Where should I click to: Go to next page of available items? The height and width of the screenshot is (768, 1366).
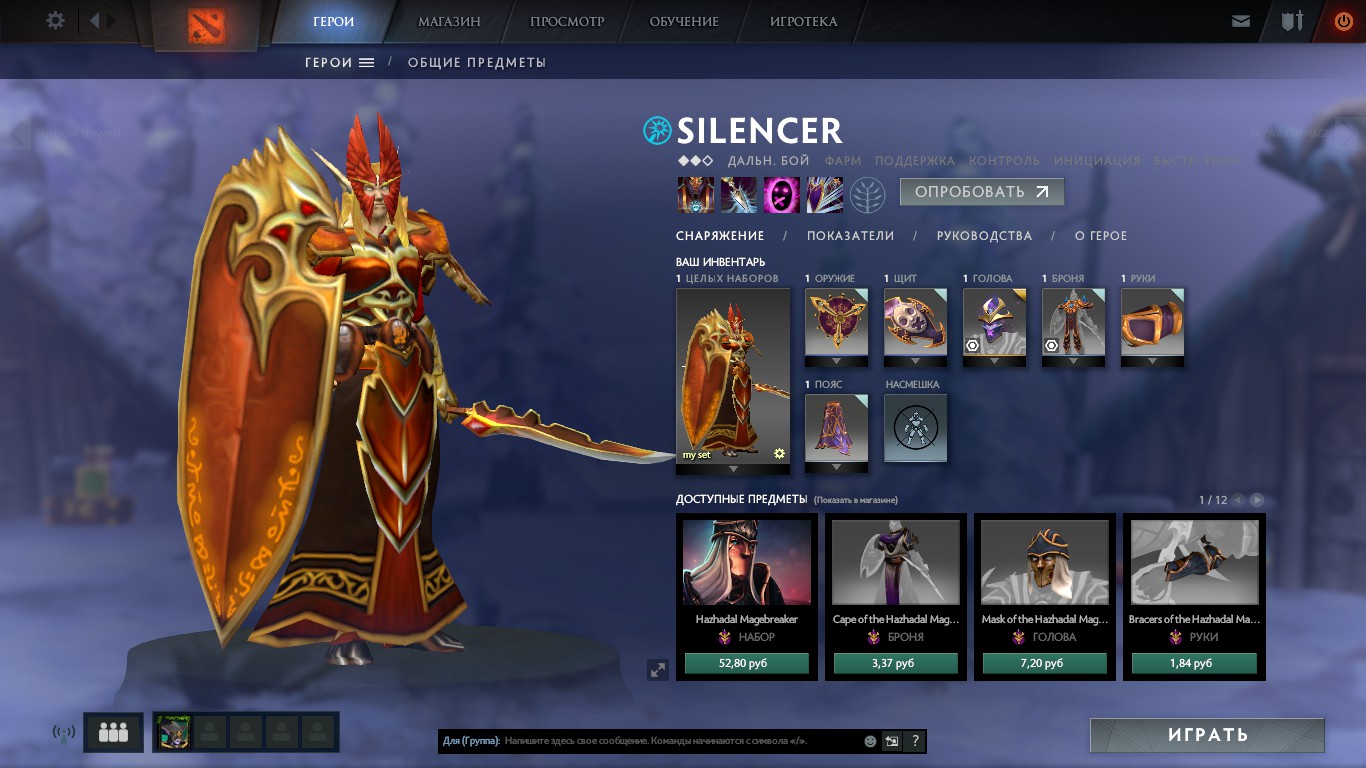(x=1257, y=500)
